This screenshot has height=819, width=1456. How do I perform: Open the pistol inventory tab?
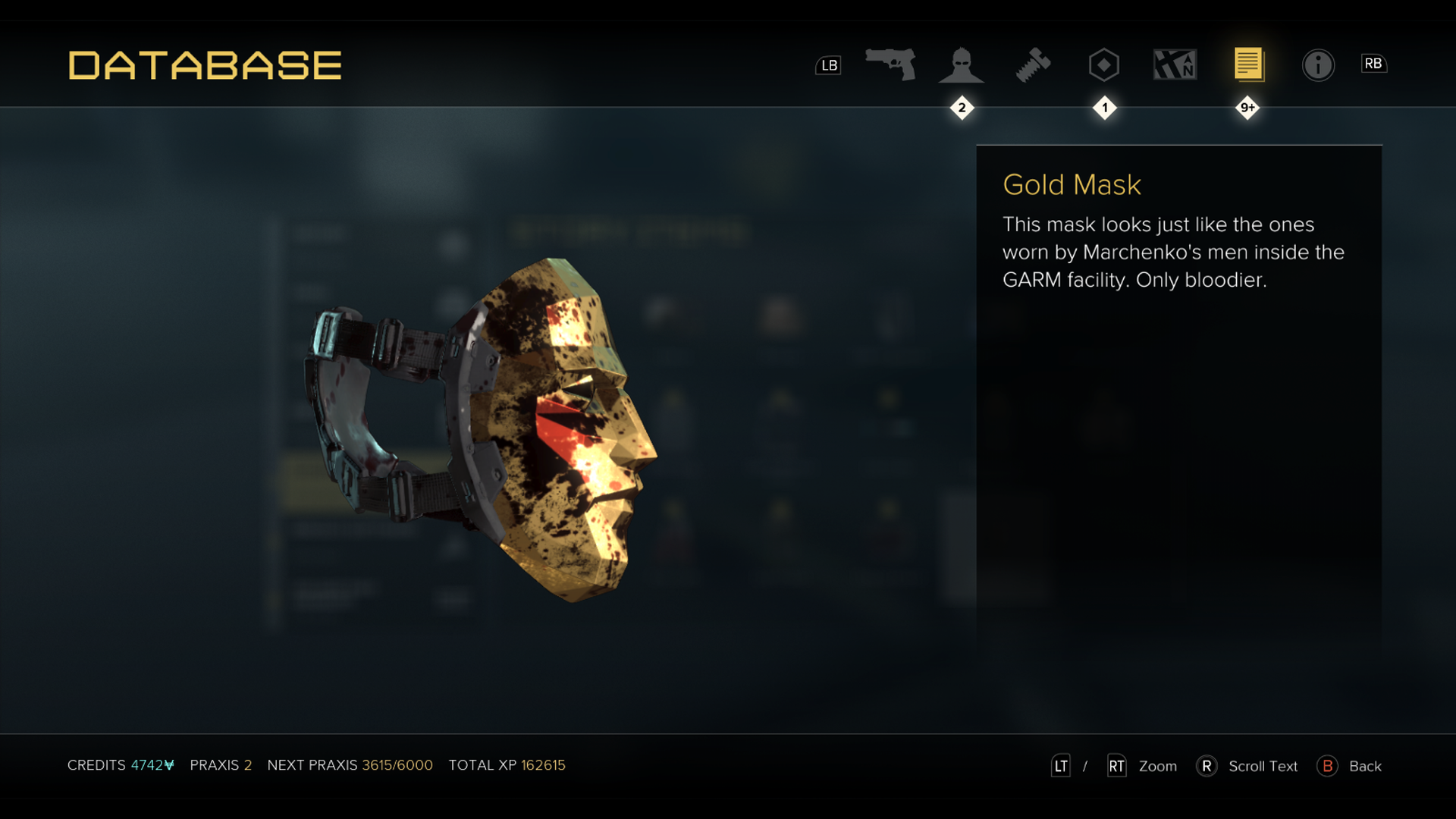tap(890, 64)
